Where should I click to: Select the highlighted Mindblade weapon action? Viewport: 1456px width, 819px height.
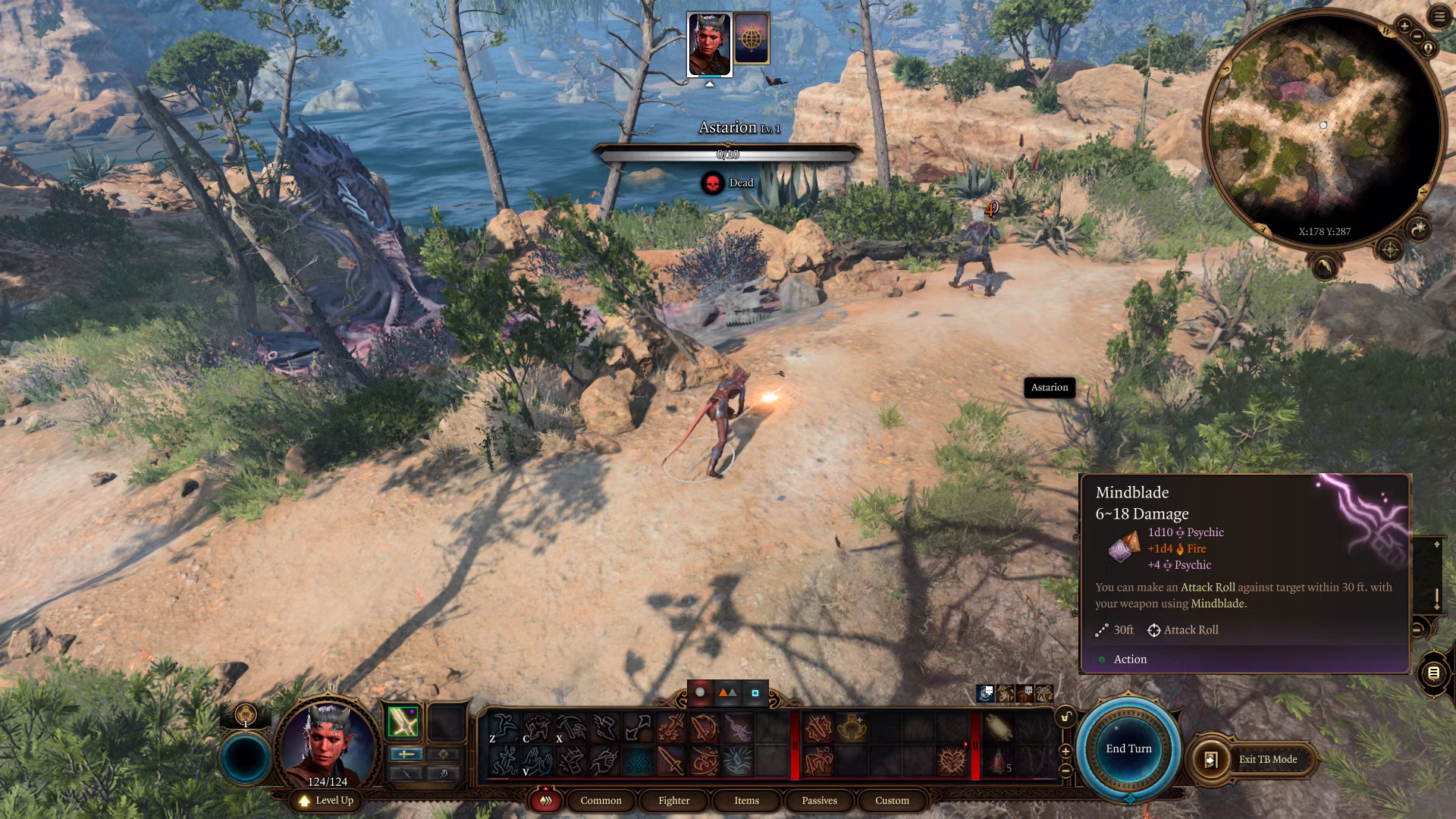click(403, 722)
